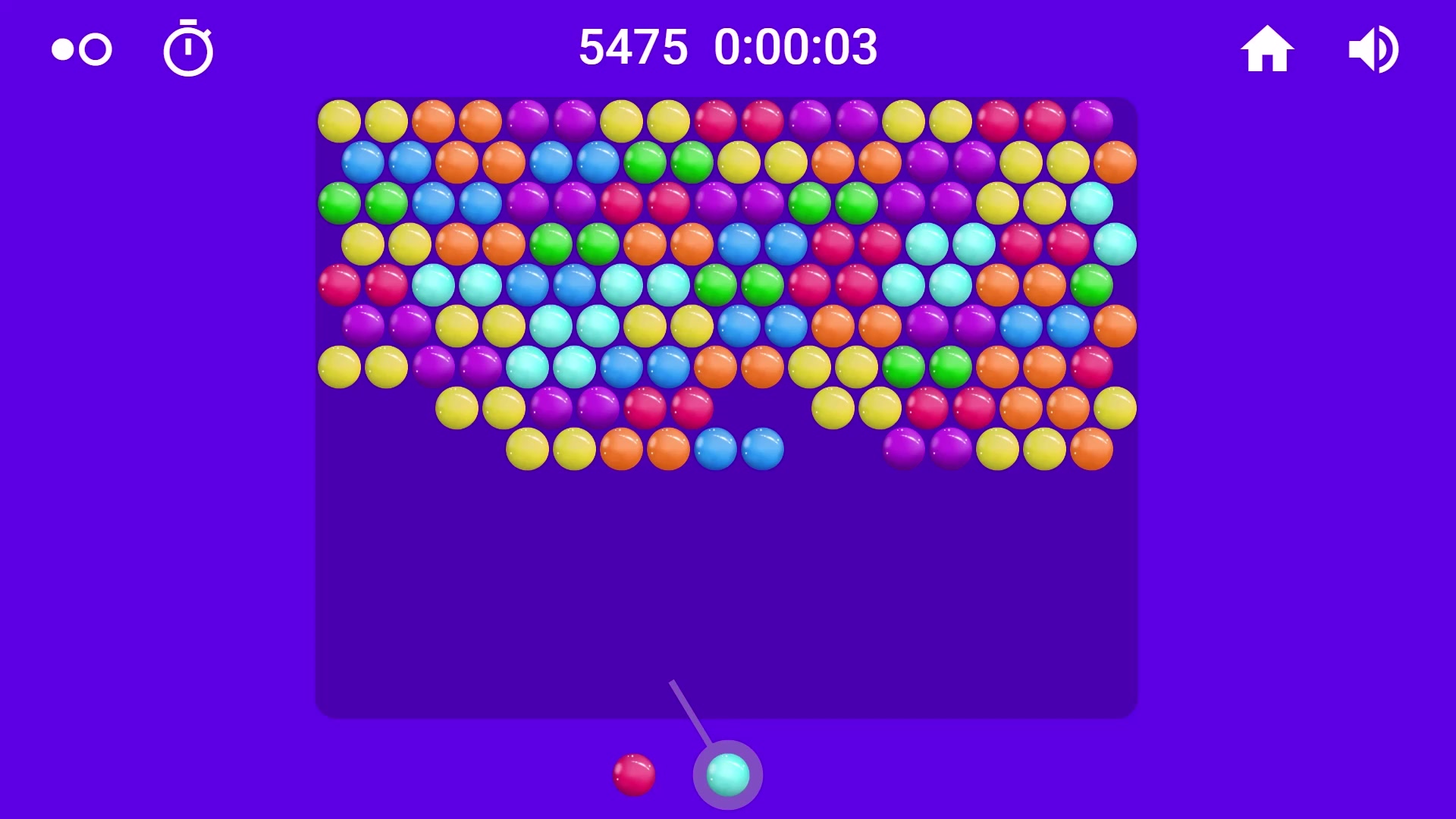Click the cyan bubble loaded in the shooter
Screen dimensions: 1456x819
pos(726,775)
